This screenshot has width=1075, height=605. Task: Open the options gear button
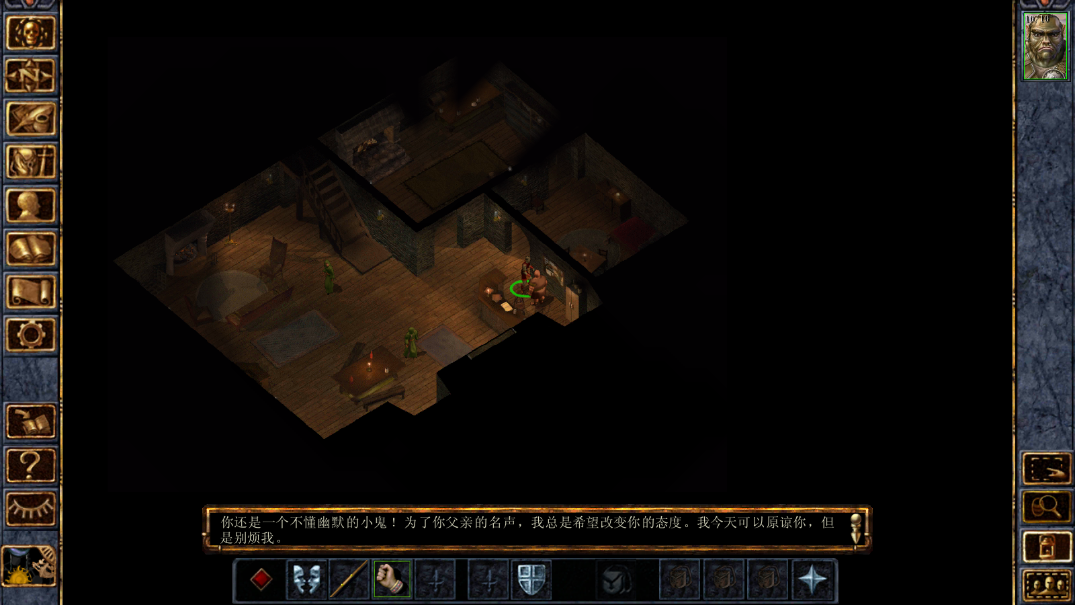click(x=30, y=335)
